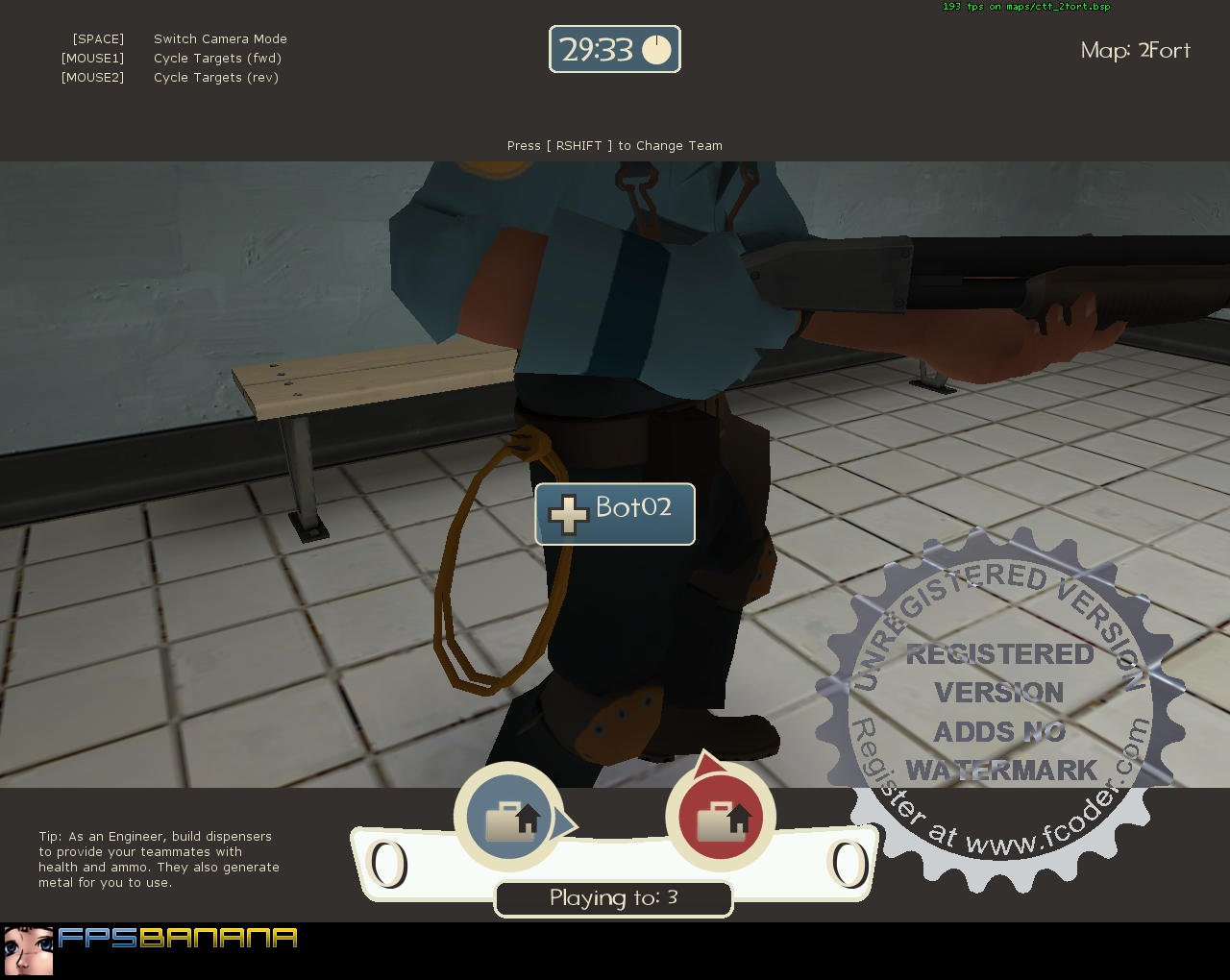Open the Playing to: 3 score panel
Viewport: 1230px width, 980px height.
[613, 898]
